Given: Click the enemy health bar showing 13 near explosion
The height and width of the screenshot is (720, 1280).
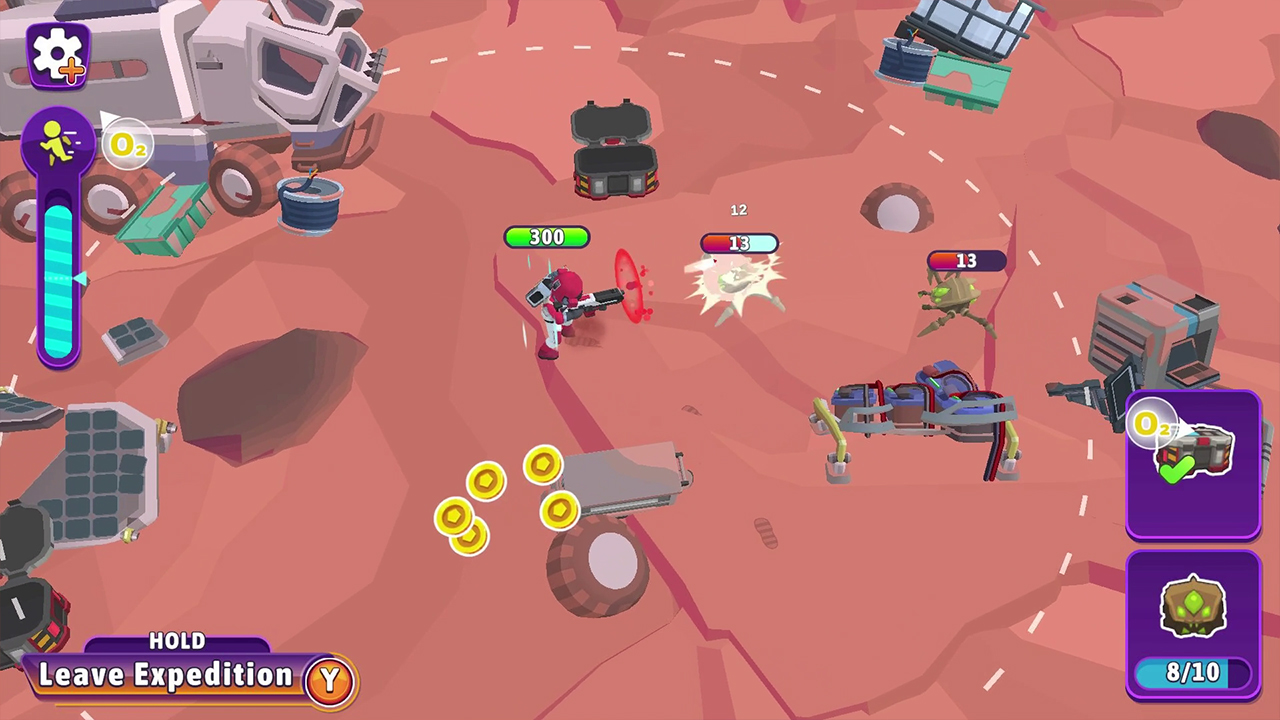Looking at the screenshot, I should click(738, 243).
